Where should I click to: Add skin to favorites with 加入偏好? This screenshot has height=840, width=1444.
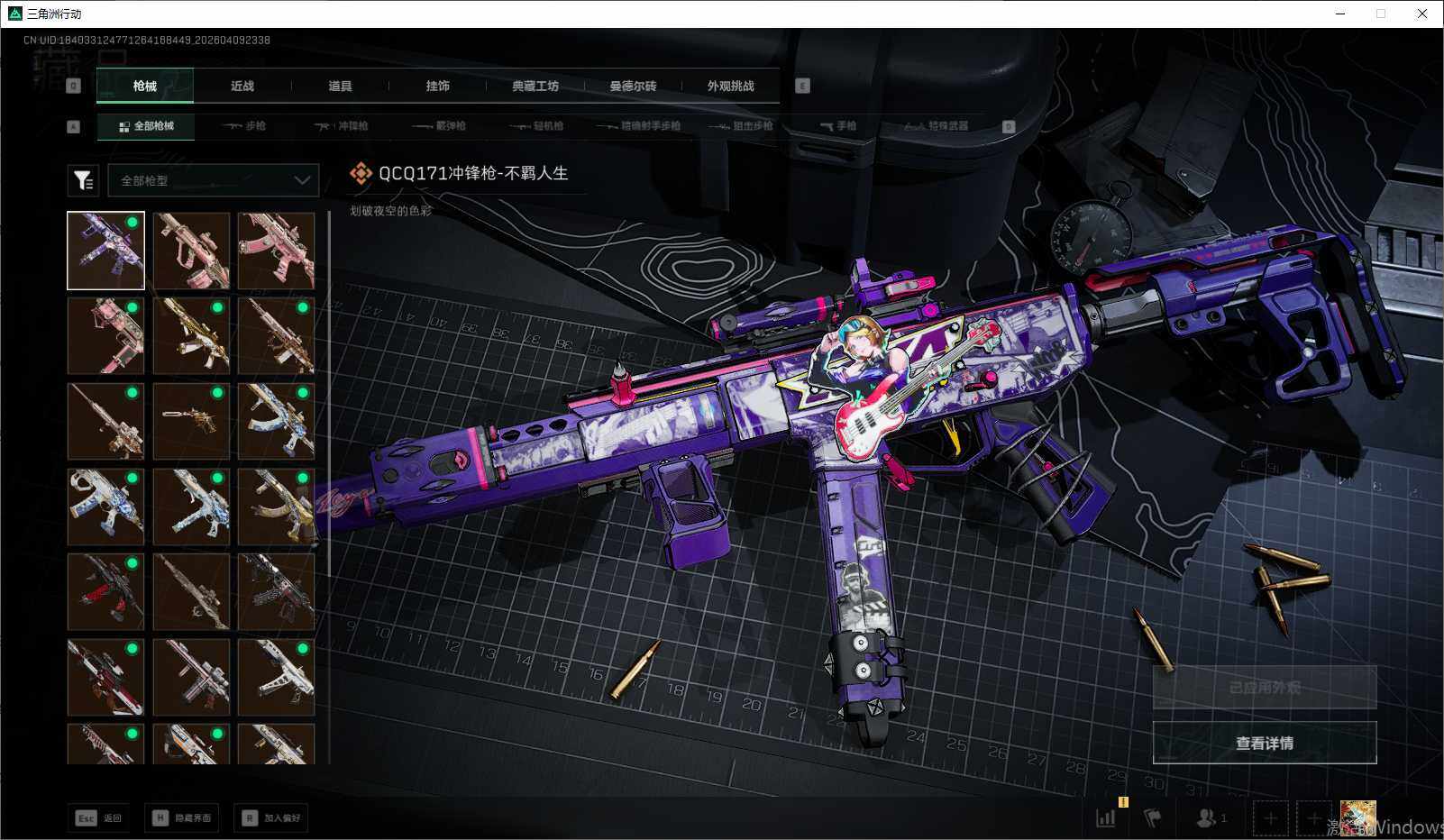(x=270, y=817)
